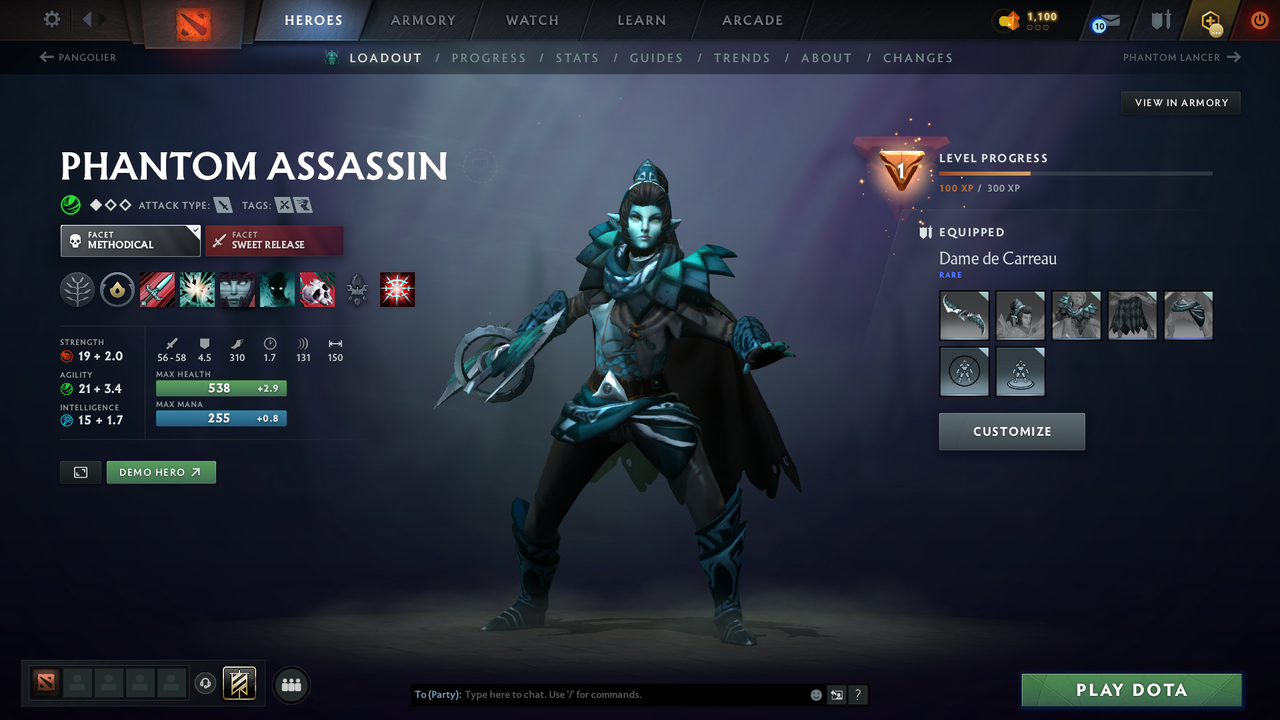View the talent tree icon
The width and height of the screenshot is (1280, 720).
tap(77, 290)
